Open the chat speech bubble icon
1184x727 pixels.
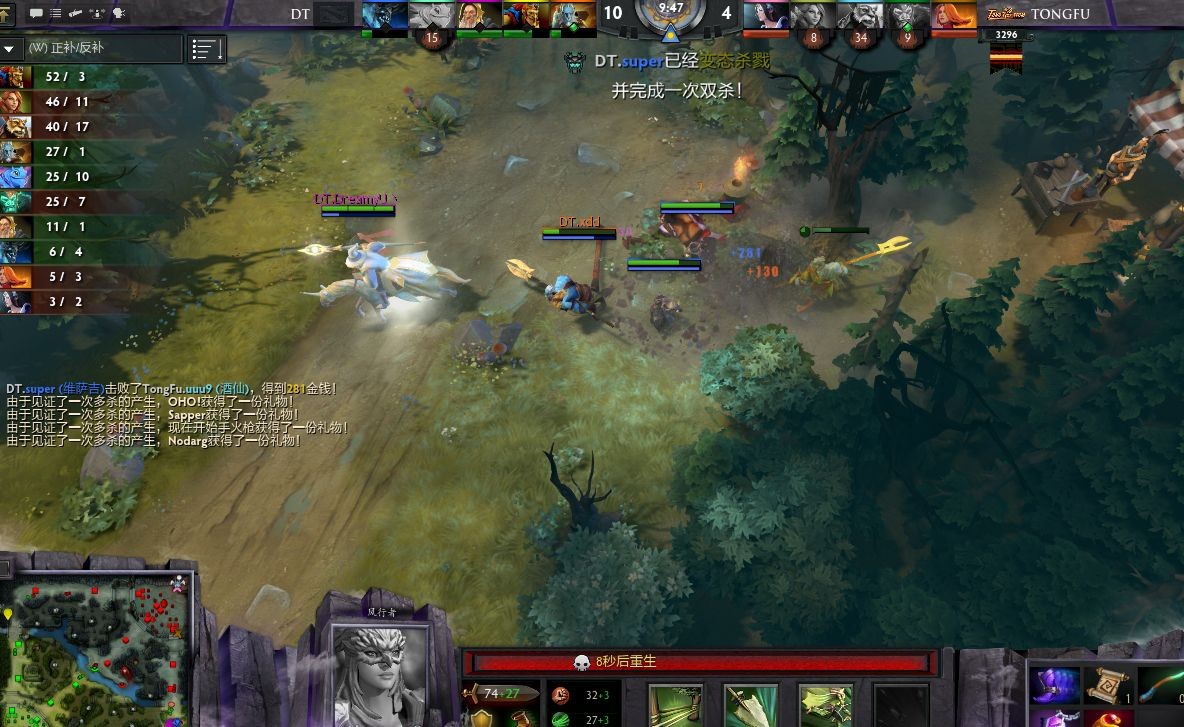pos(37,14)
